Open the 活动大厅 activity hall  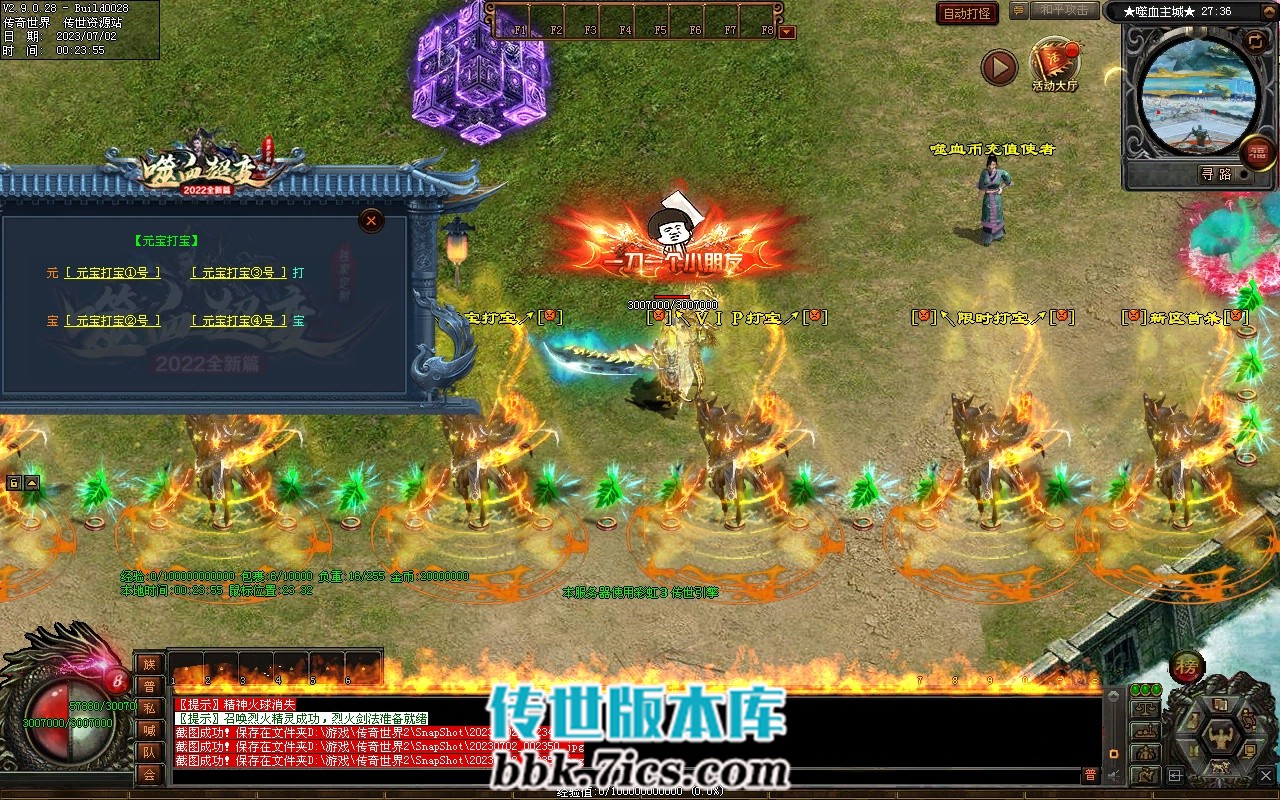1054,64
